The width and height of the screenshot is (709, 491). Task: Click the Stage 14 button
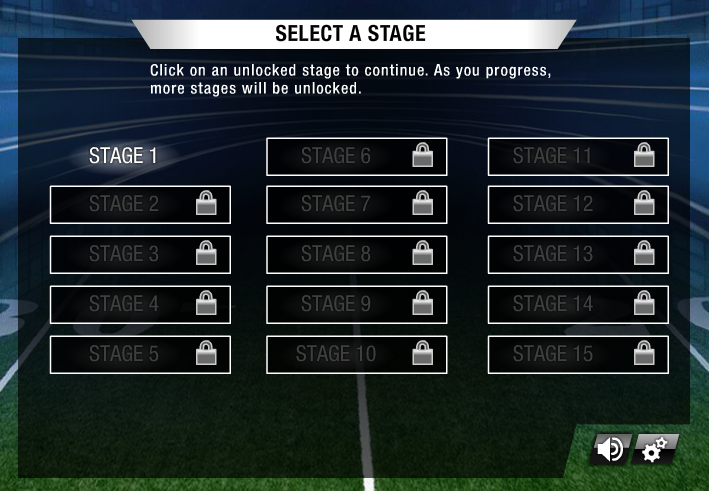click(x=578, y=304)
